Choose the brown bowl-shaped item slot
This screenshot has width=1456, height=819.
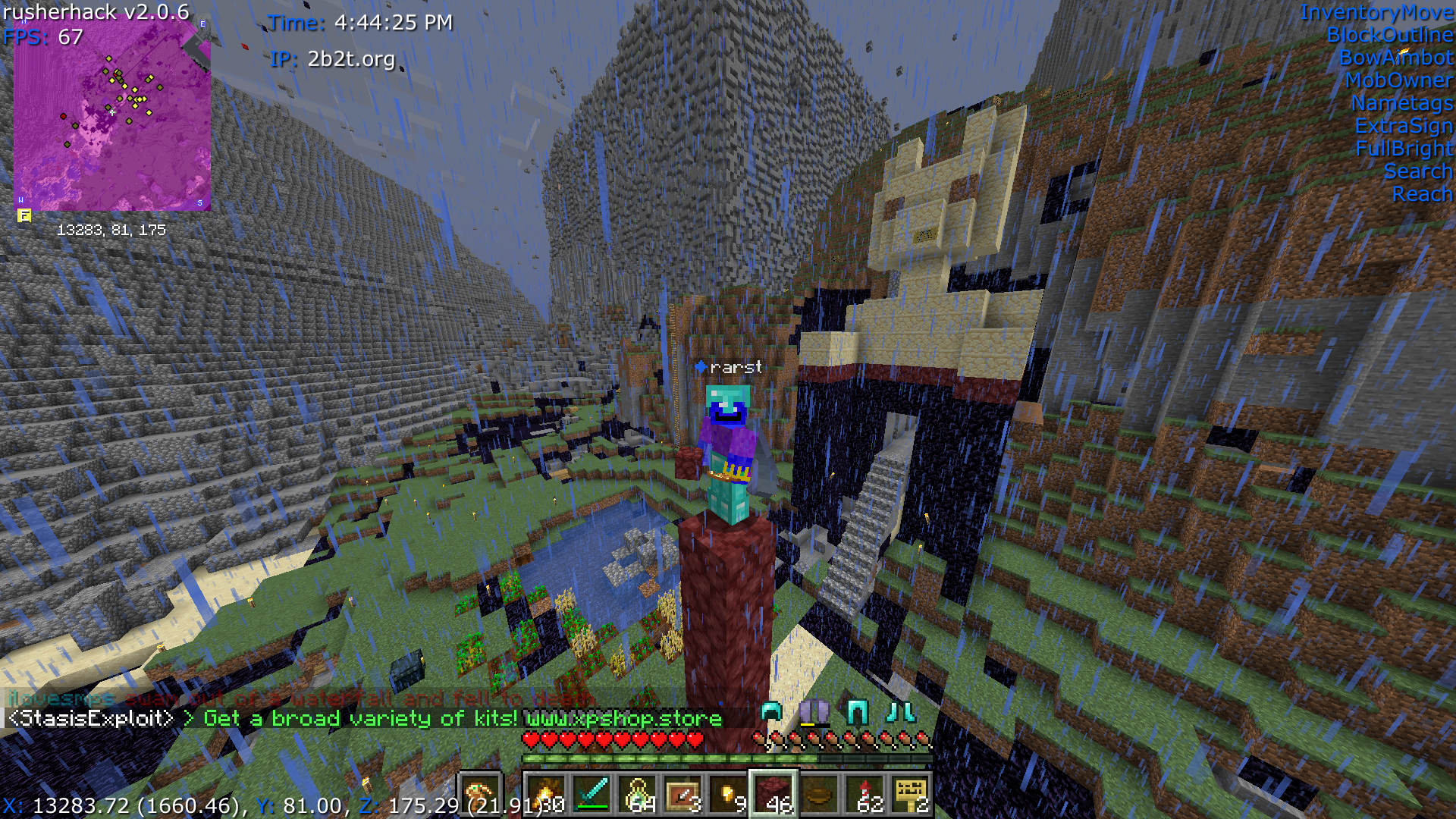pos(820,795)
